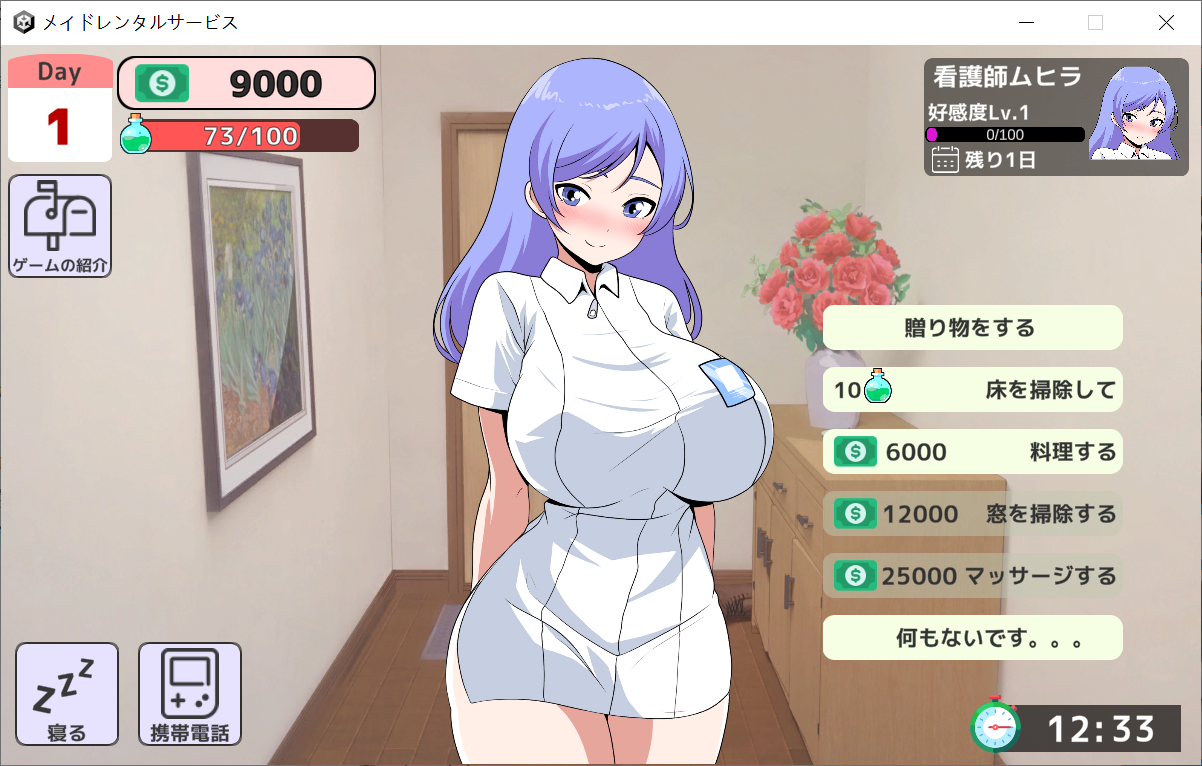This screenshot has width=1202, height=766.
Task: Choose the 贈り物をする gift option
Action: click(972, 328)
